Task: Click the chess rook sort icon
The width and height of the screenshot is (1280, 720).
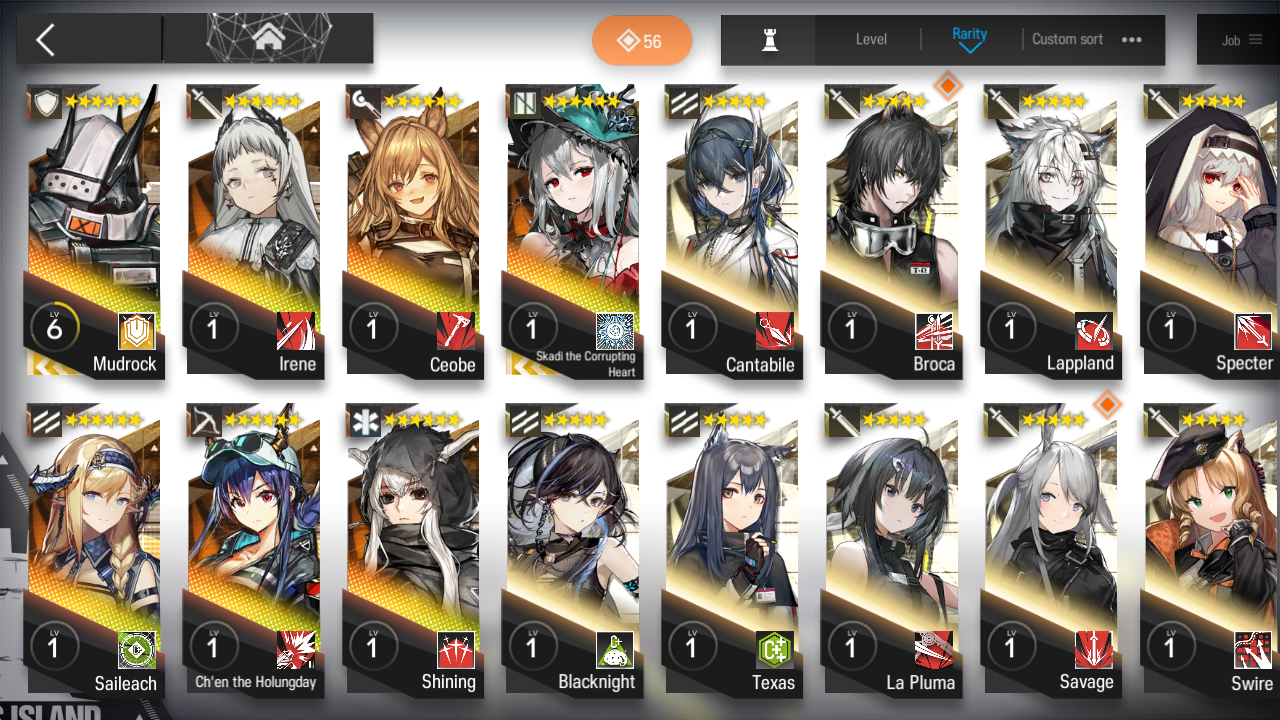Action: (x=767, y=40)
